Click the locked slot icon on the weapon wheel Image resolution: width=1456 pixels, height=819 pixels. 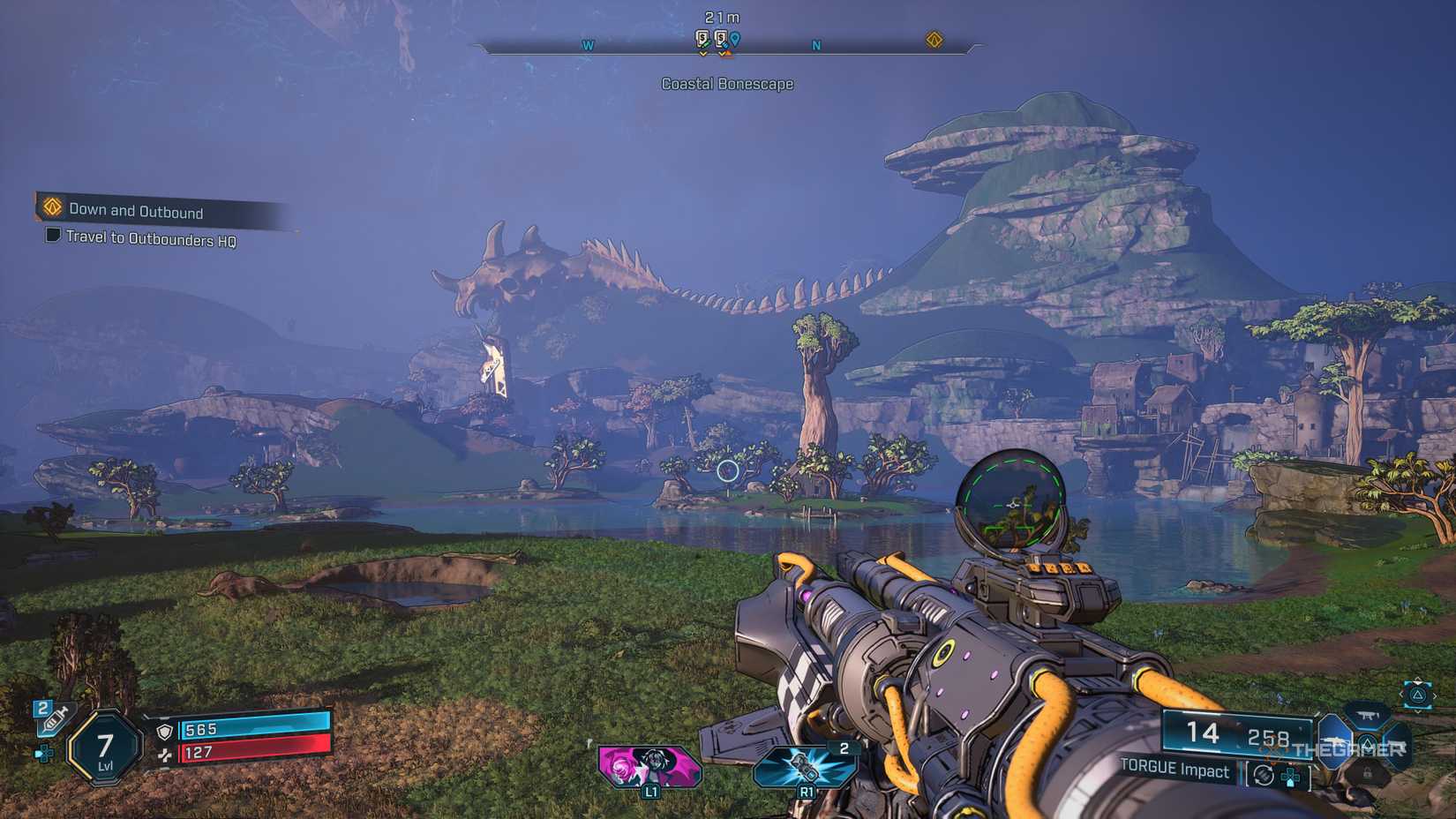pyautogui.click(x=1369, y=773)
